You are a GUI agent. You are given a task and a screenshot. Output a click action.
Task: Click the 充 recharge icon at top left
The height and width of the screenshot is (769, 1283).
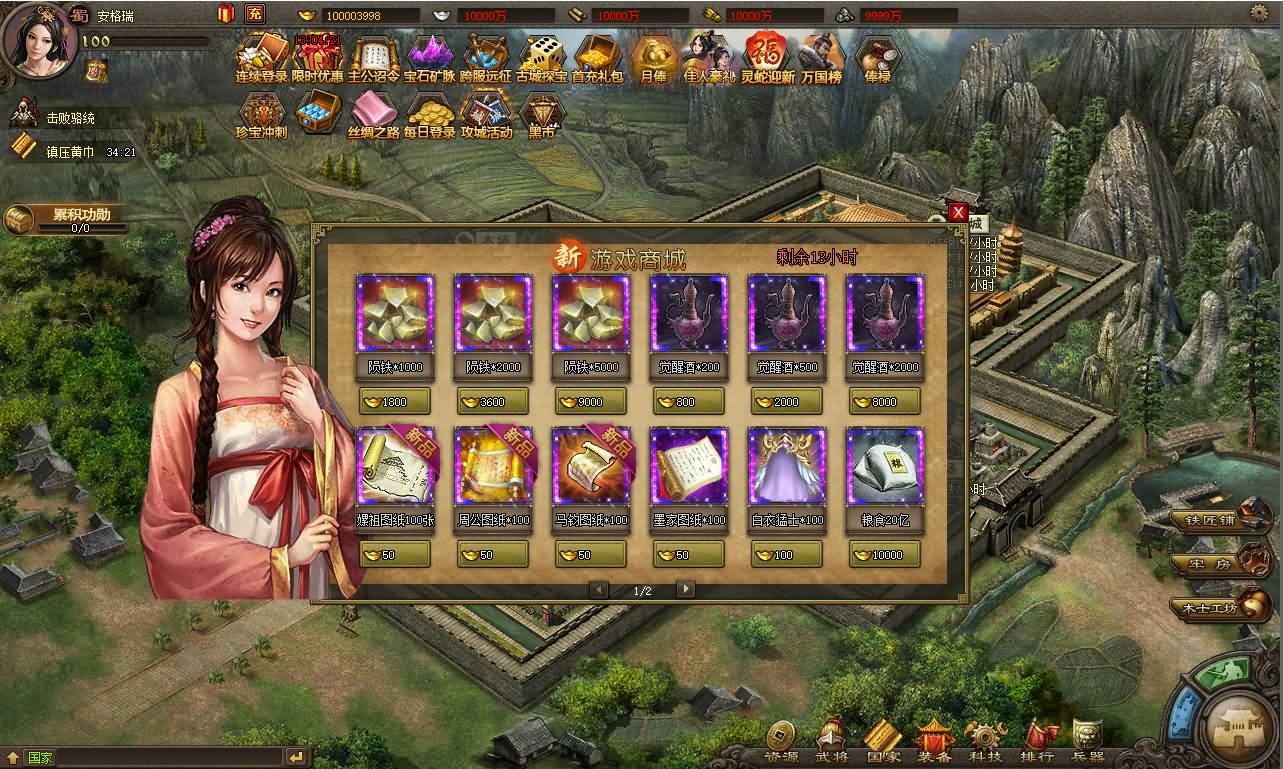[257, 14]
